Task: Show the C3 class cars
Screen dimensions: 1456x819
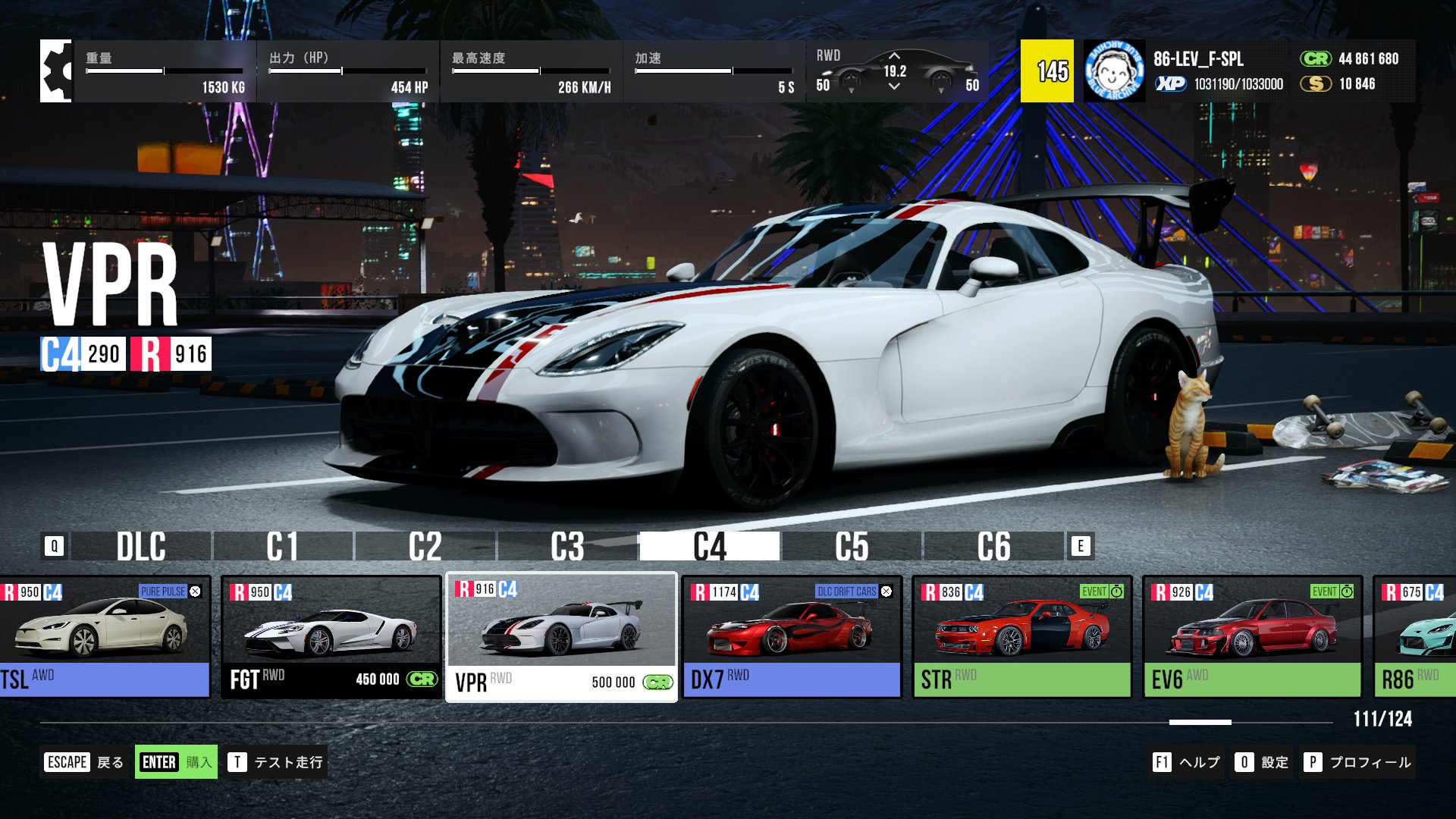Action: click(x=567, y=546)
